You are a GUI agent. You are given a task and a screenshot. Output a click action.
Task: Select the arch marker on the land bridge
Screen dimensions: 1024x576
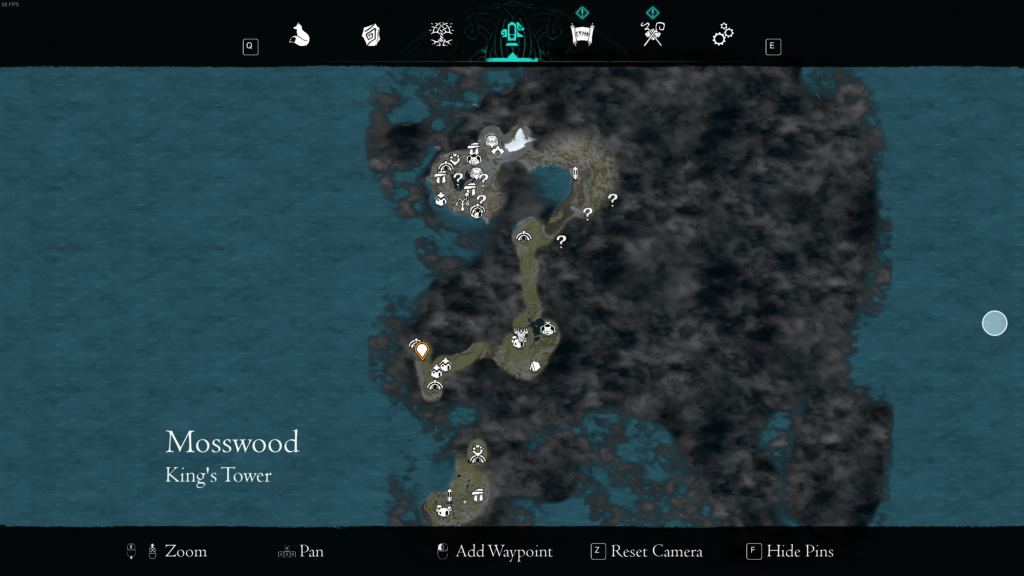pyautogui.click(x=522, y=236)
